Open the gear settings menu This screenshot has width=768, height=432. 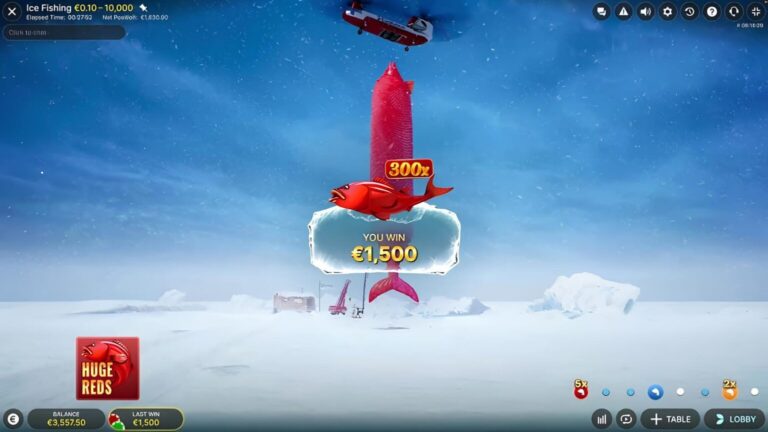pyautogui.click(x=668, y=12)
